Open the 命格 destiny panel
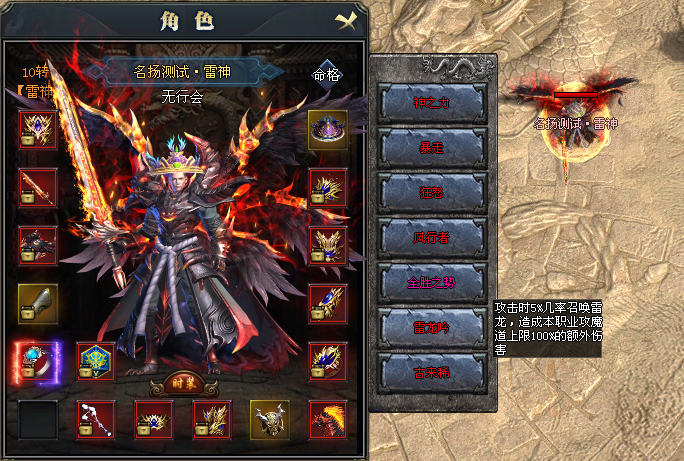Image resolution: width=684 pixels, height=461 pixels. (x=327, y=74)
